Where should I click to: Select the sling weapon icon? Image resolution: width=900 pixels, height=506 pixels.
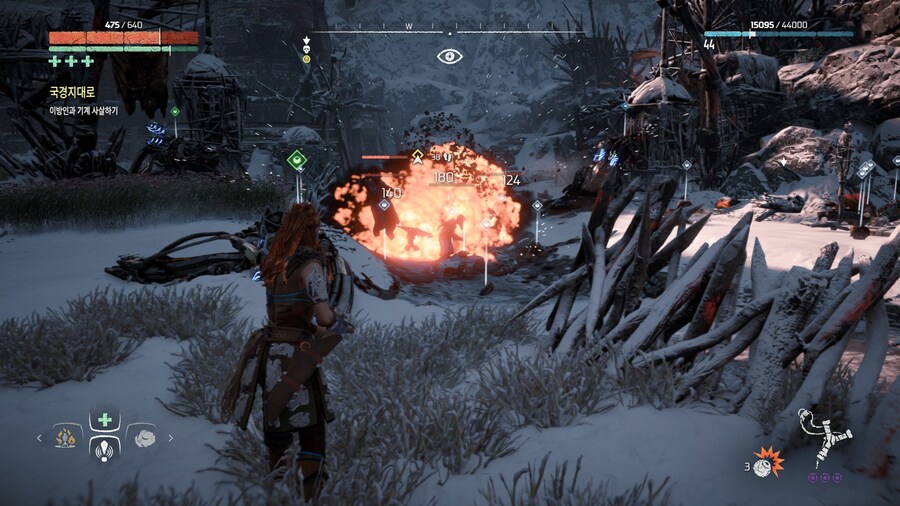pos(825,434)
